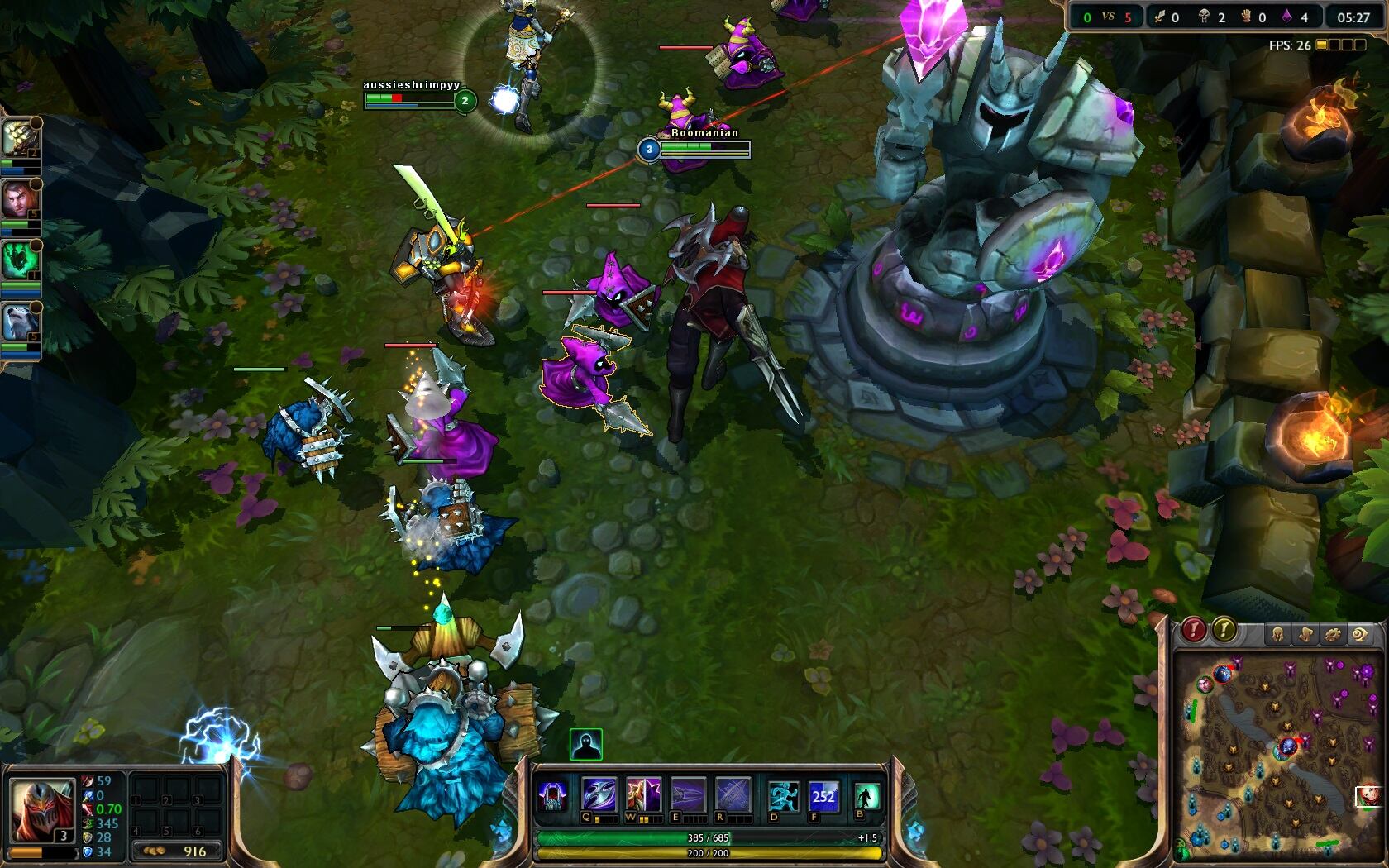Viewport: 1389px width, 868px height.
Task: Toggle the eye icon above the minimap
Action: 1359,635
